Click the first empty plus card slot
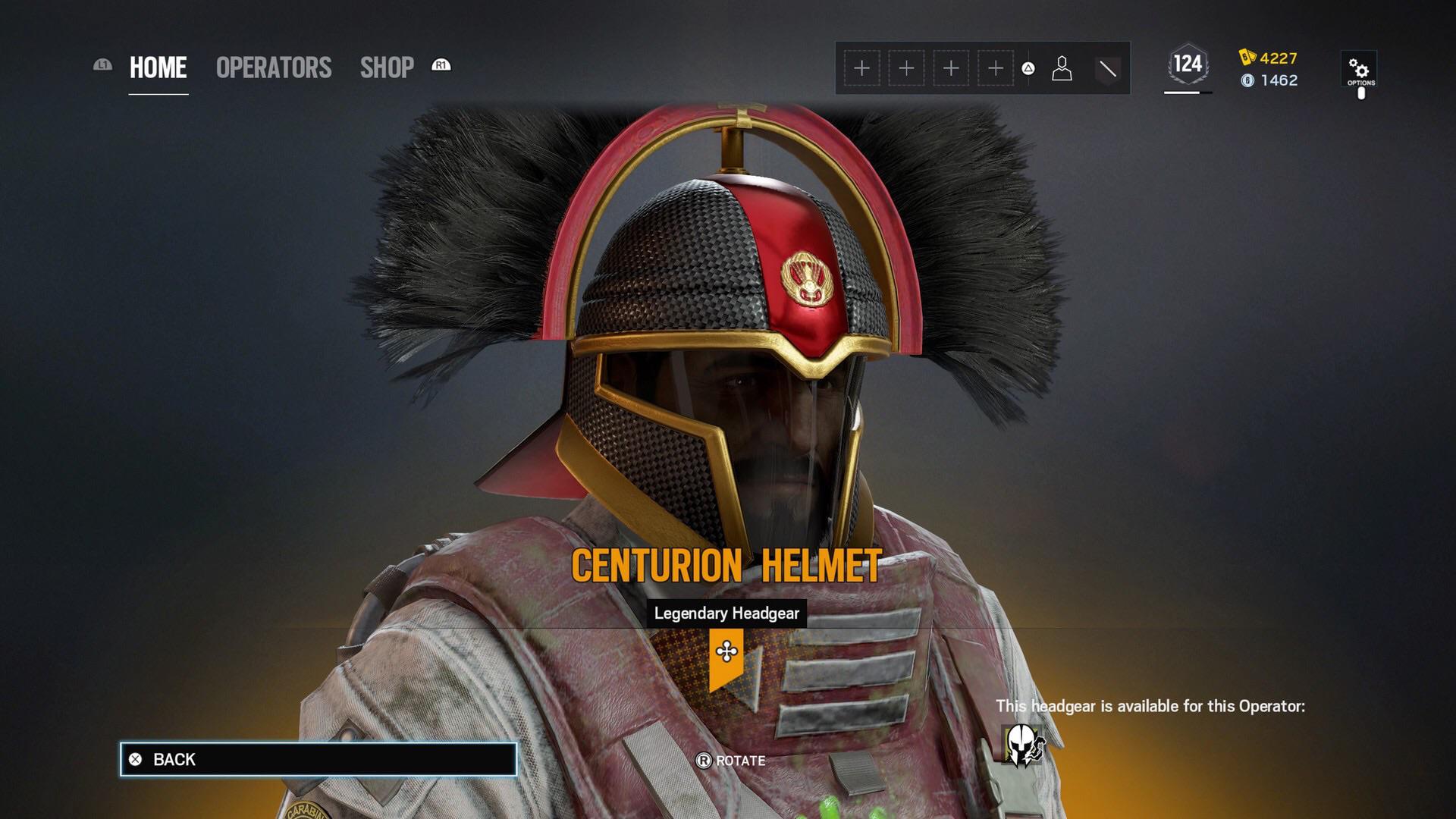This screenshot has width=1456, height=819. 861,67
